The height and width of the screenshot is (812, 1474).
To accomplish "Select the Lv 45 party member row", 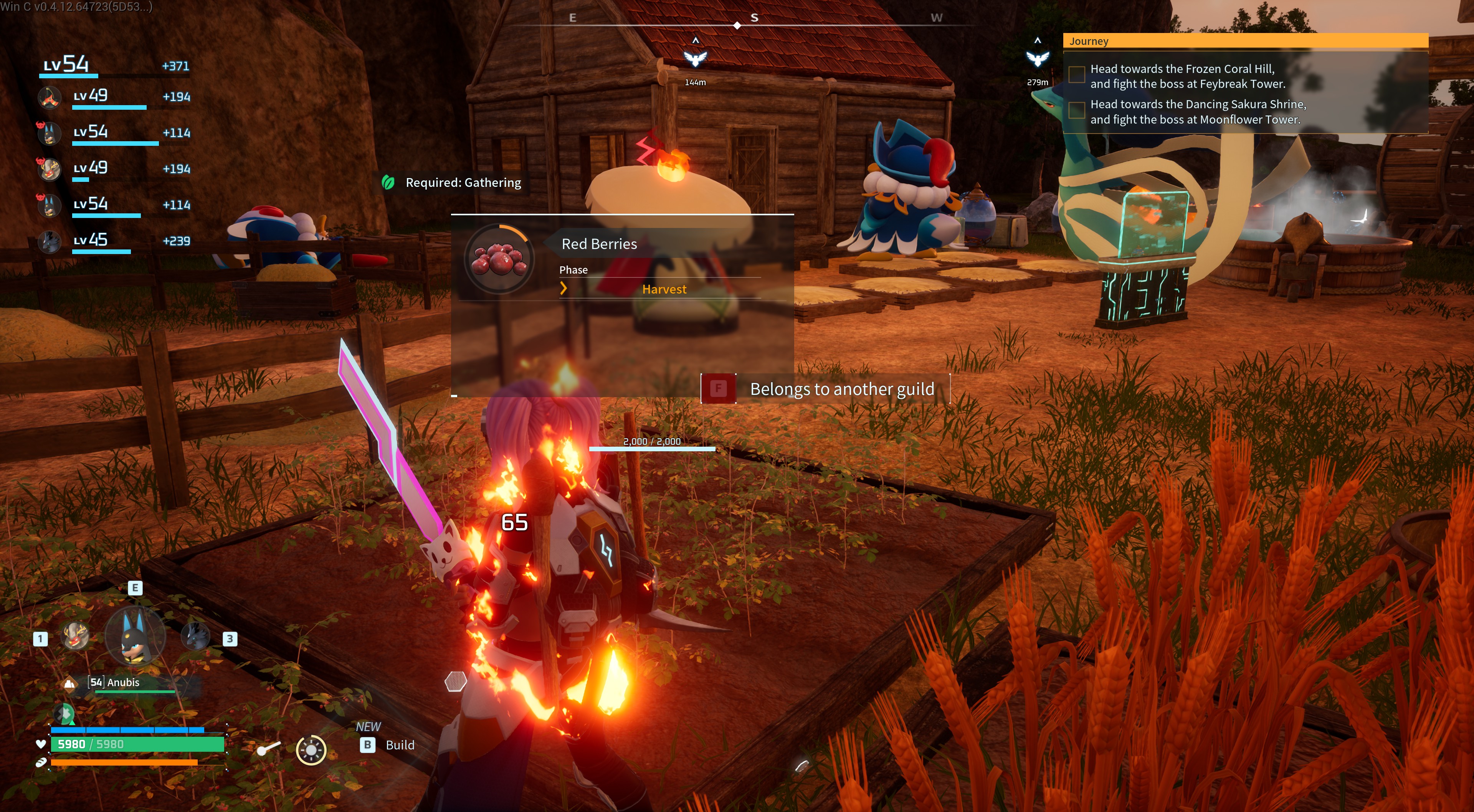I will 114,241.
